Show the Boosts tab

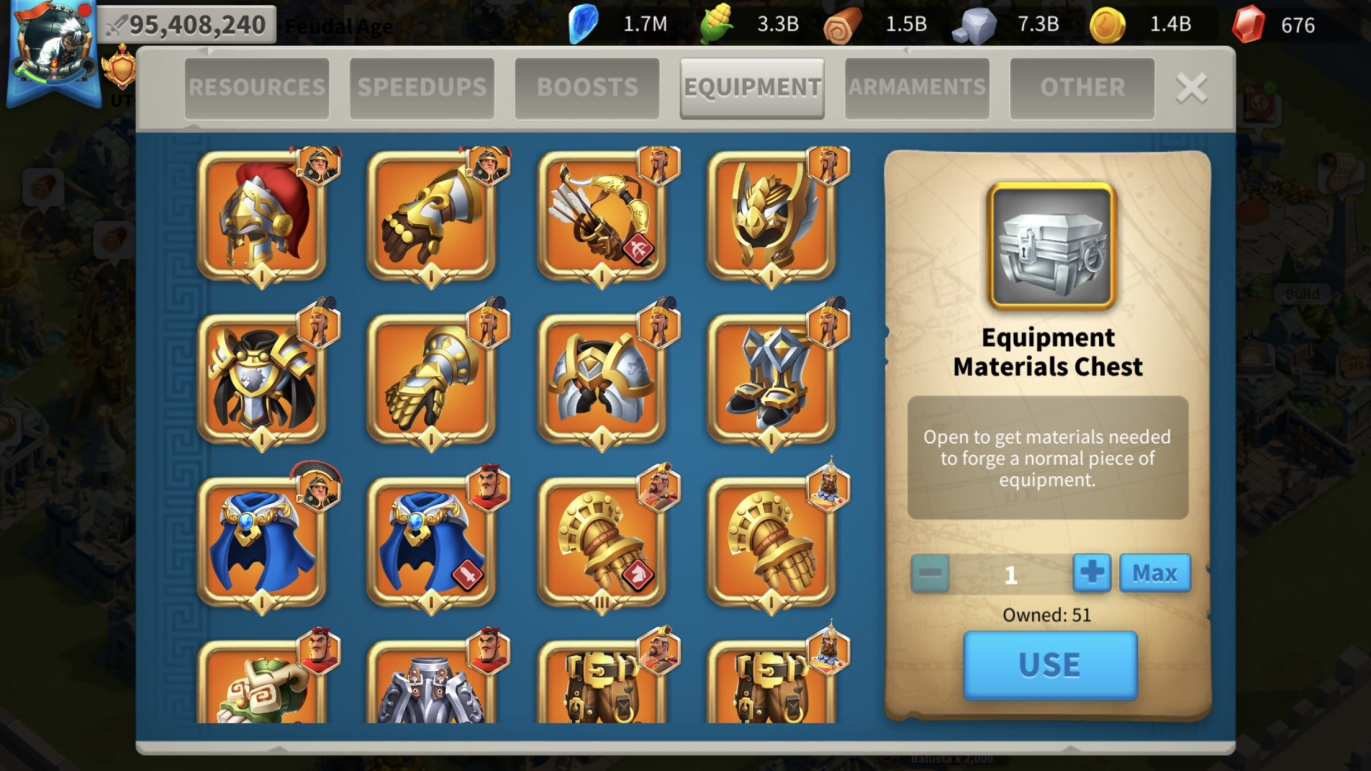[x=587, y=88]
